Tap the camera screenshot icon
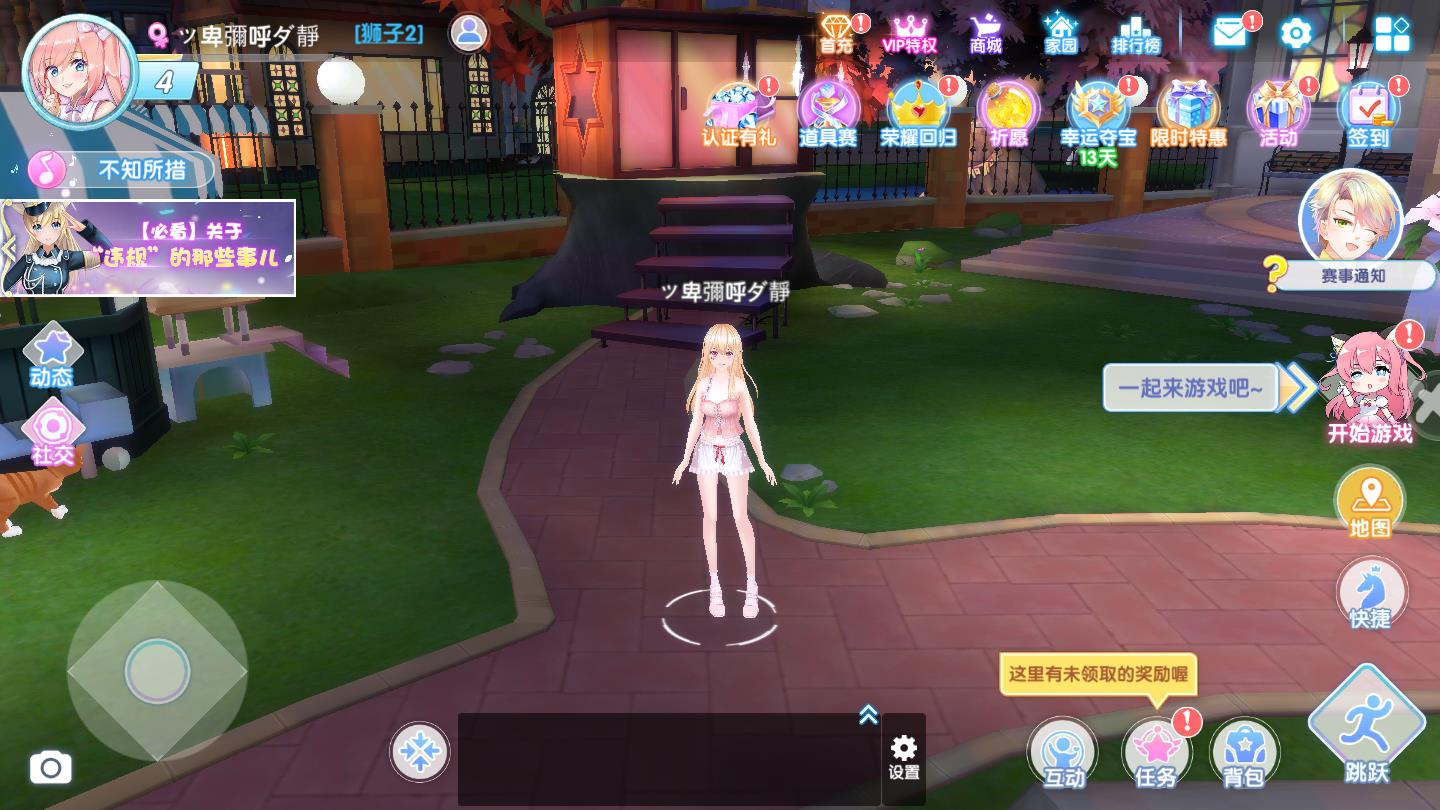The height and width of the screenshot is (810, 1440). pyautogui.click(x=51, y=767)
